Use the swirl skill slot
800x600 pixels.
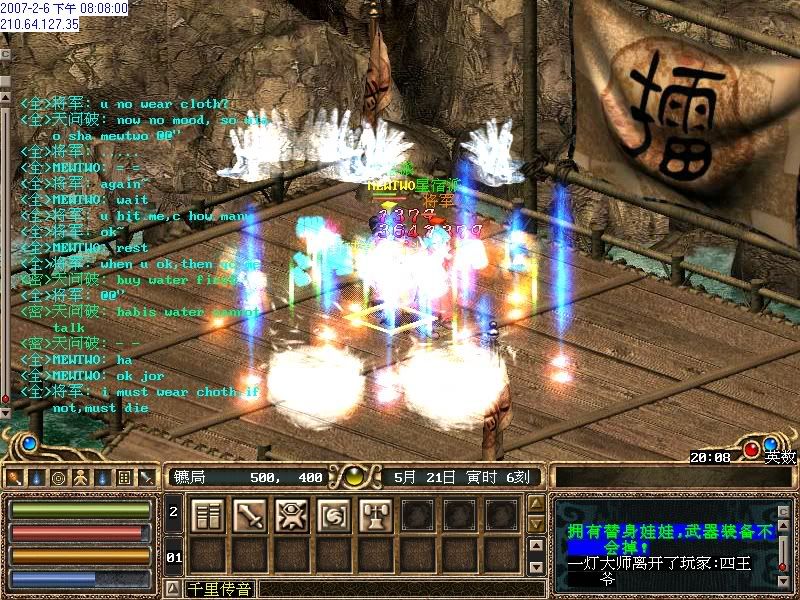[x=333, y=515]
